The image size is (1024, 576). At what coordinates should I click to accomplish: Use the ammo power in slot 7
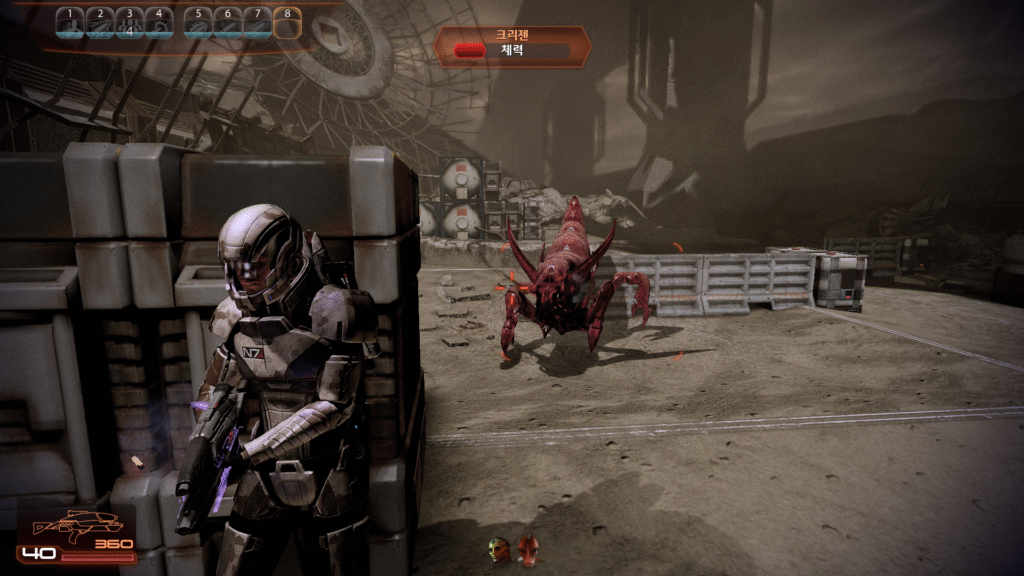pos(258,22)
